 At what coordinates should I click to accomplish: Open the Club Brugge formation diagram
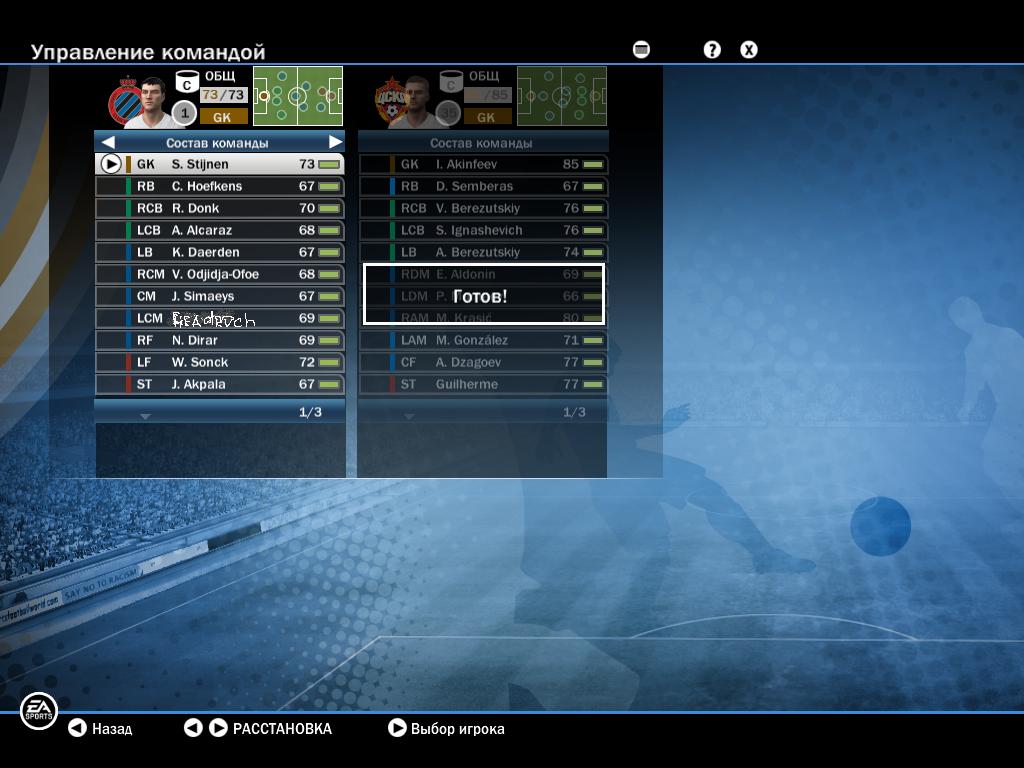coord(298,96)
